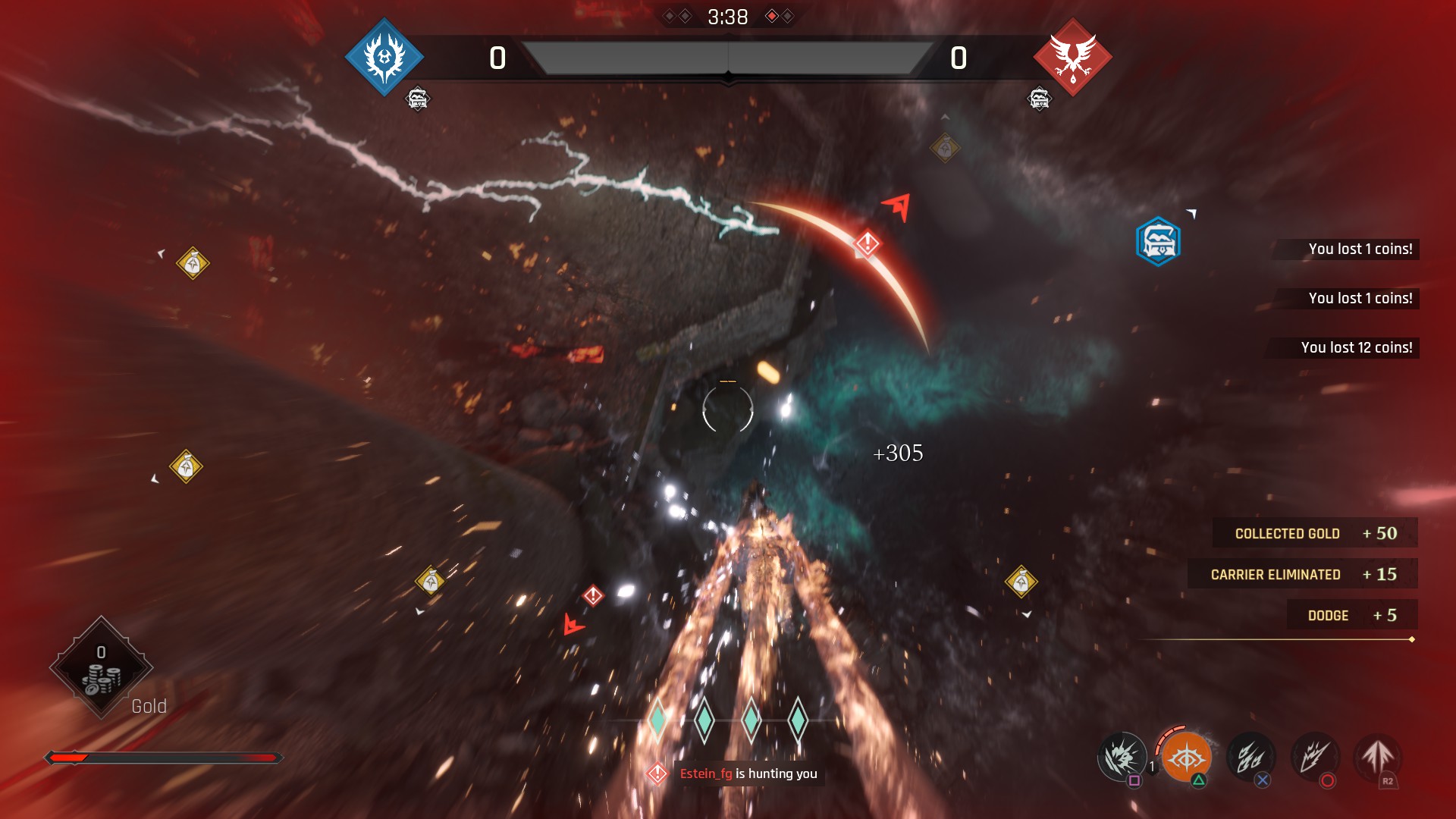Click the chest icon under red team score

[1039, 99]
